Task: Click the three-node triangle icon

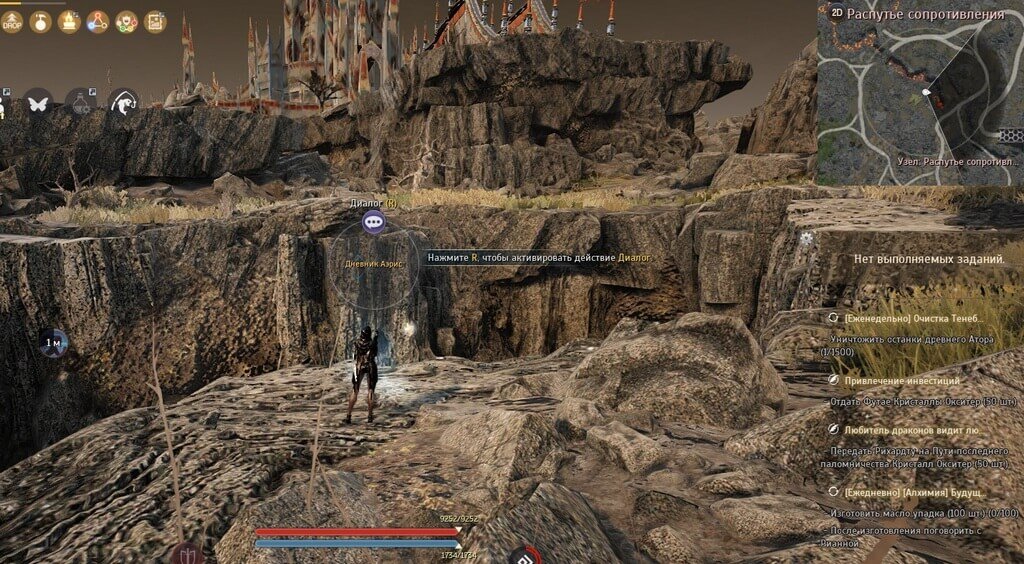Action: 98,21
